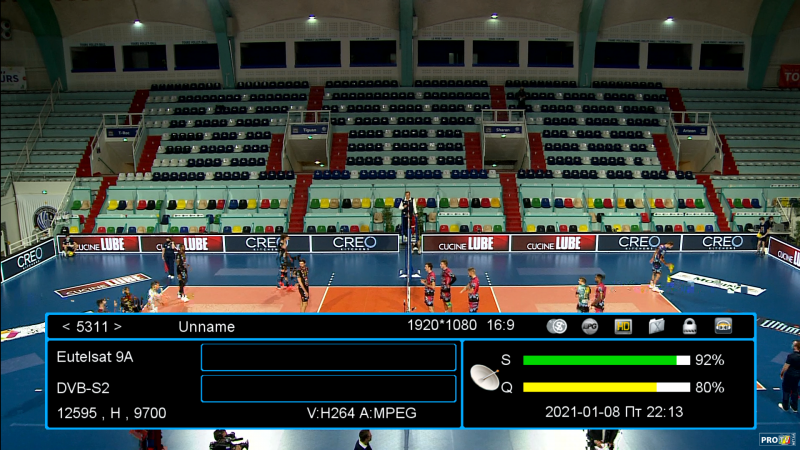Select the padlock icon in the info bar
The height and width of the screenshot is (450, 800).
[690, 326]
